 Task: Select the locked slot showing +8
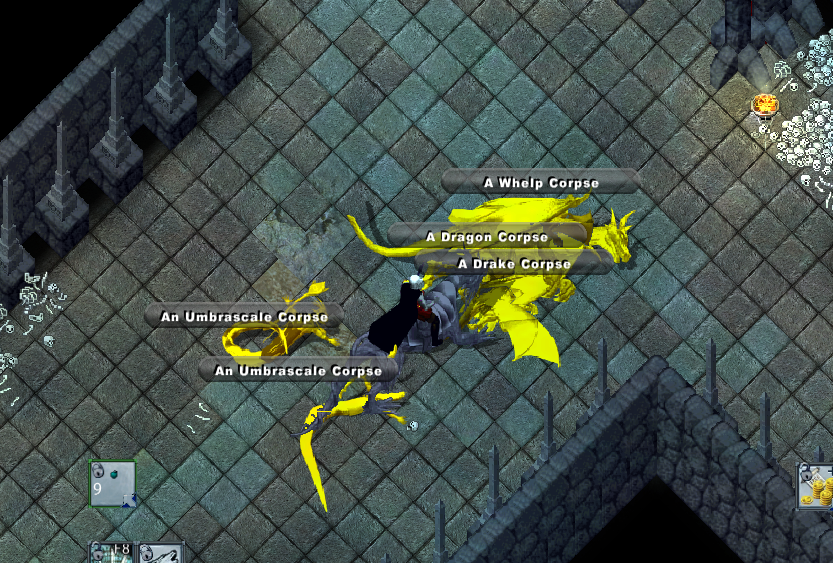point(112,553)
